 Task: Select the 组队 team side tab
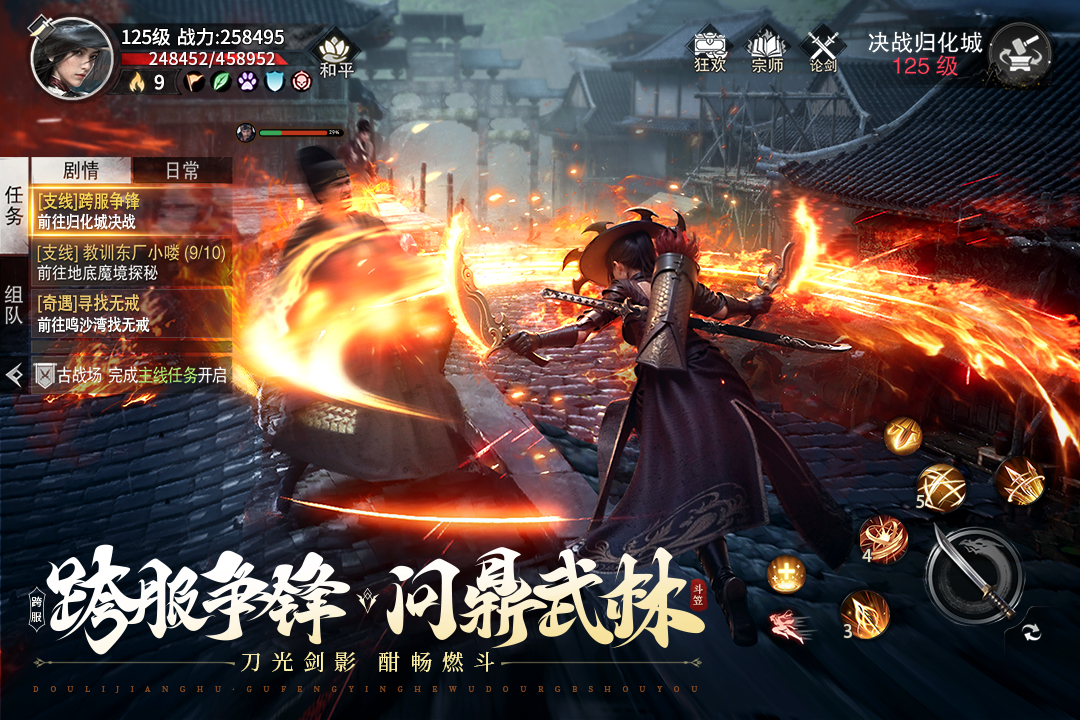tap(14, 307)
